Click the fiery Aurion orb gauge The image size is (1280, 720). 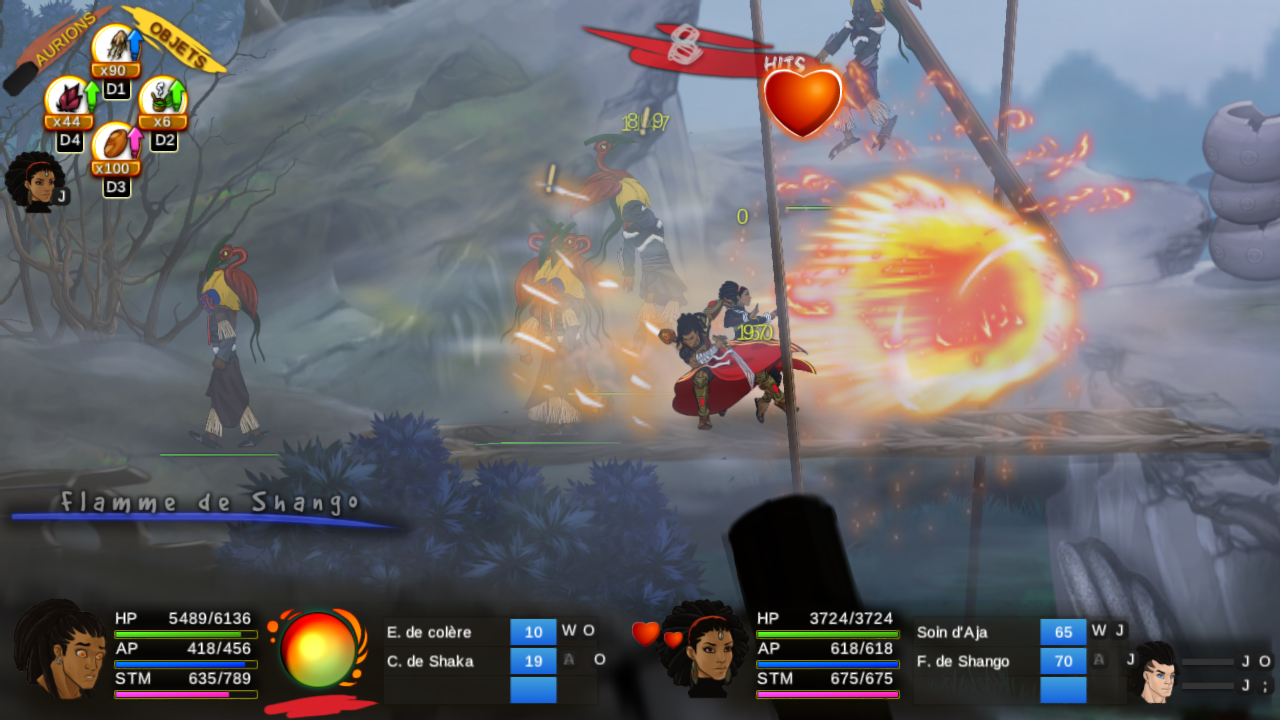(x=318, y=651)
